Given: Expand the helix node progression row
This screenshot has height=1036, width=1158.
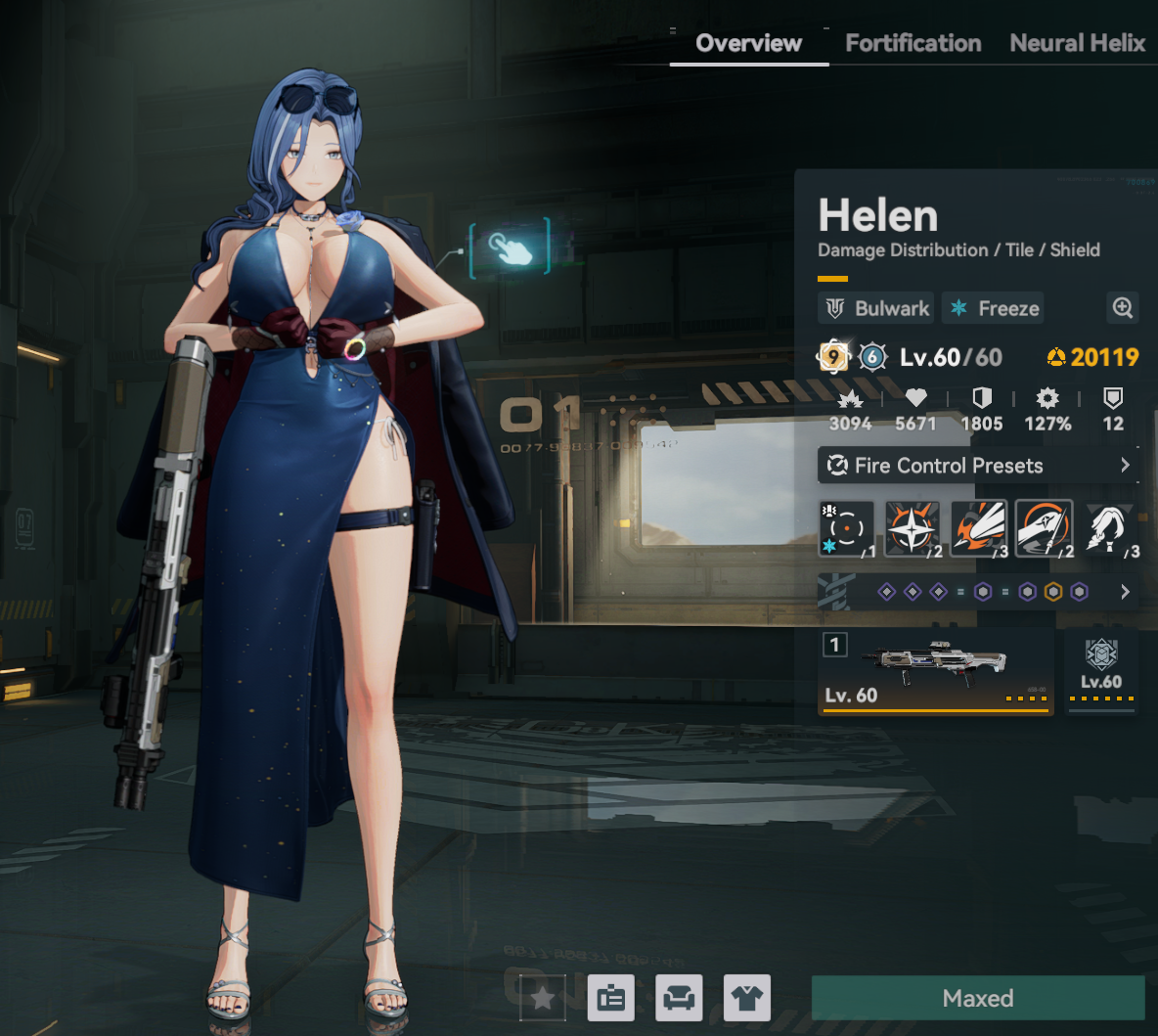Looking at the screenshot, I should (x=1125, y=592).
